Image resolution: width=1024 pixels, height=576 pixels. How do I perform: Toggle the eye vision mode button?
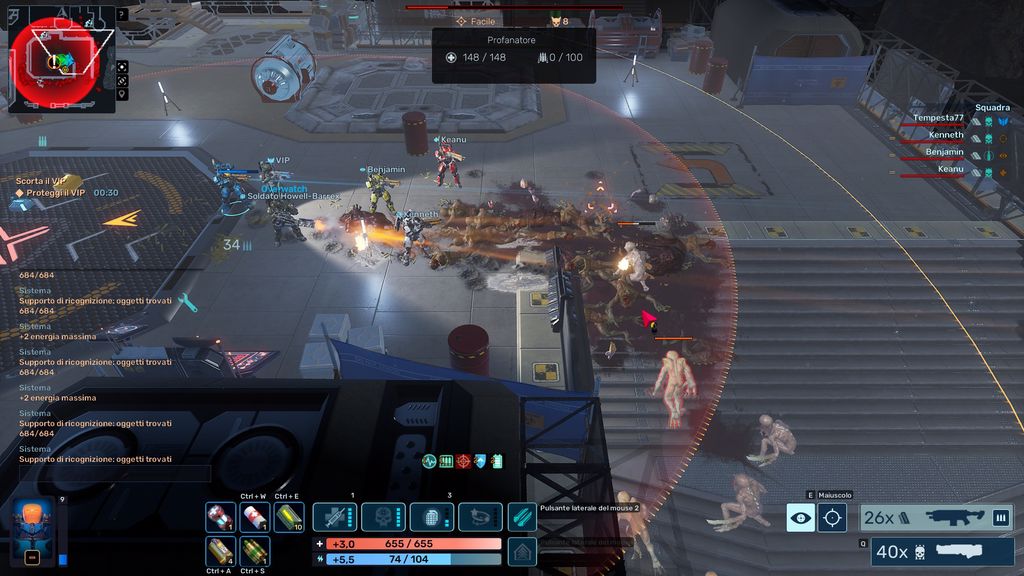point(800,517)
